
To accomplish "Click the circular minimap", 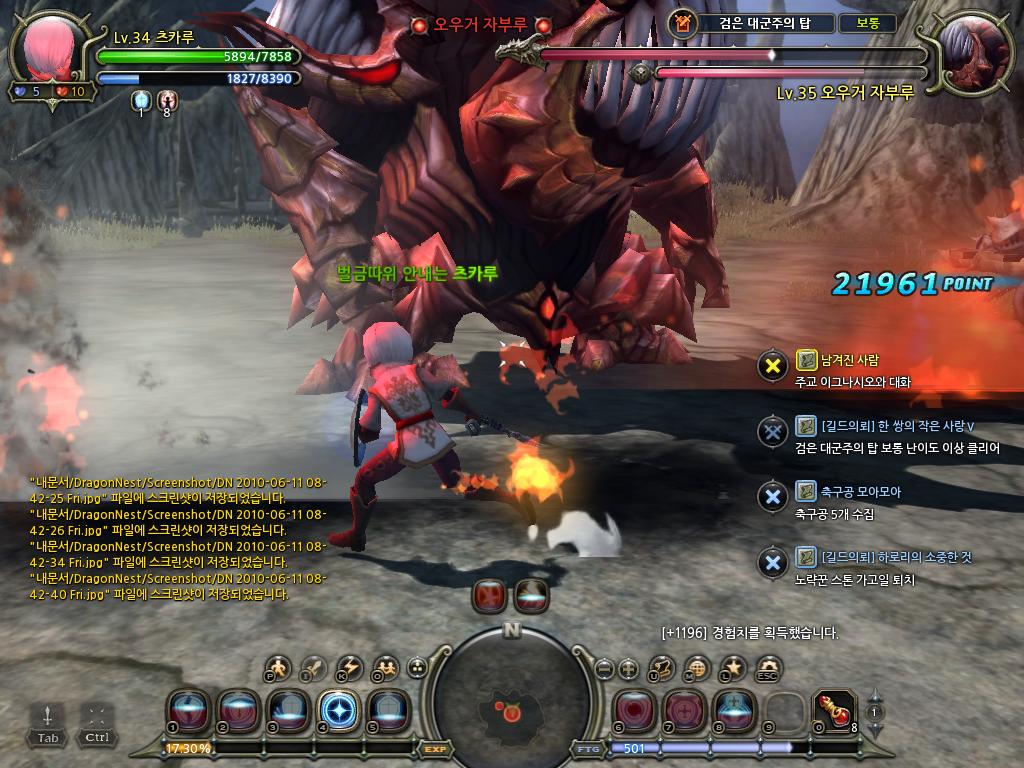I will click(511, 700).
